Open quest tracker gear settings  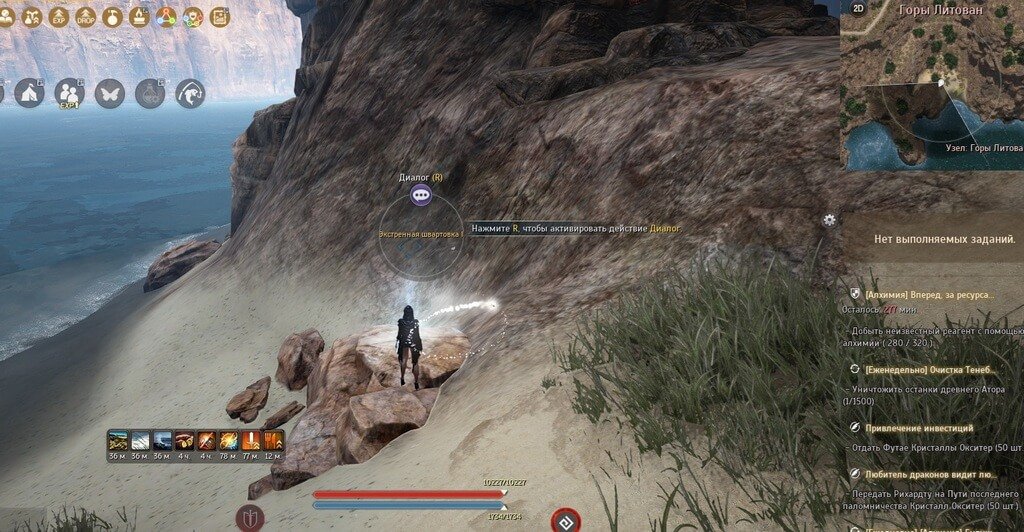coord(829,220)
